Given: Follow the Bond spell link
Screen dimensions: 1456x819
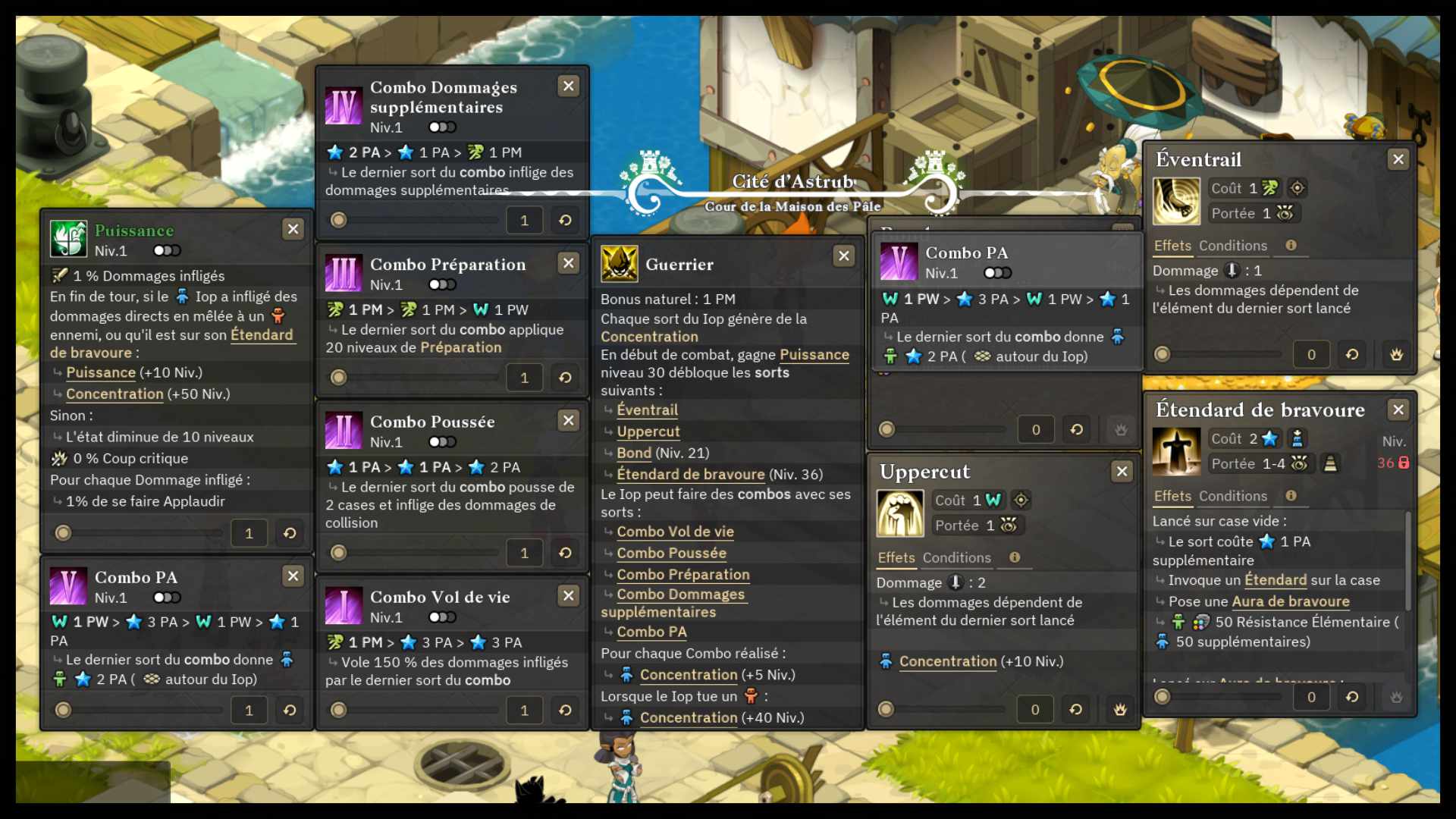Looking at the screenshot, I should click(x=634, y=453).
